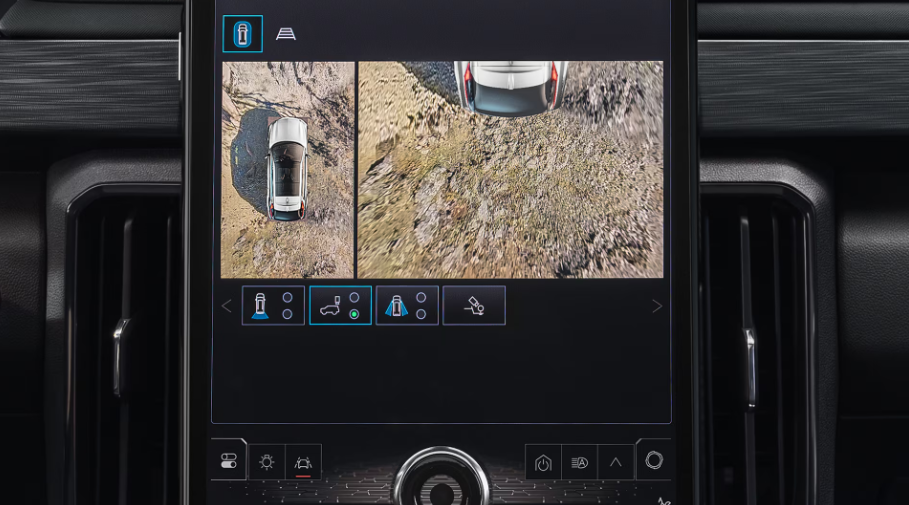Open the trailer hitch camera view
The width and height of the screenshot is (909, 505).
(474, 306)
